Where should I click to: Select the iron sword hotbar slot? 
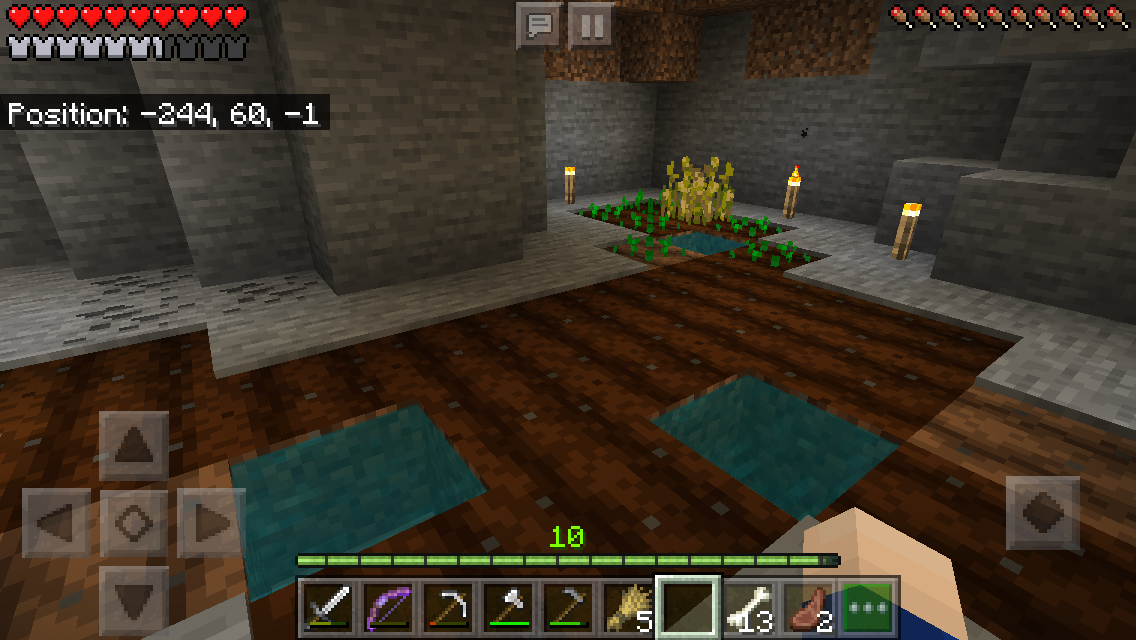pyautogui.click(x=328, y=607)
